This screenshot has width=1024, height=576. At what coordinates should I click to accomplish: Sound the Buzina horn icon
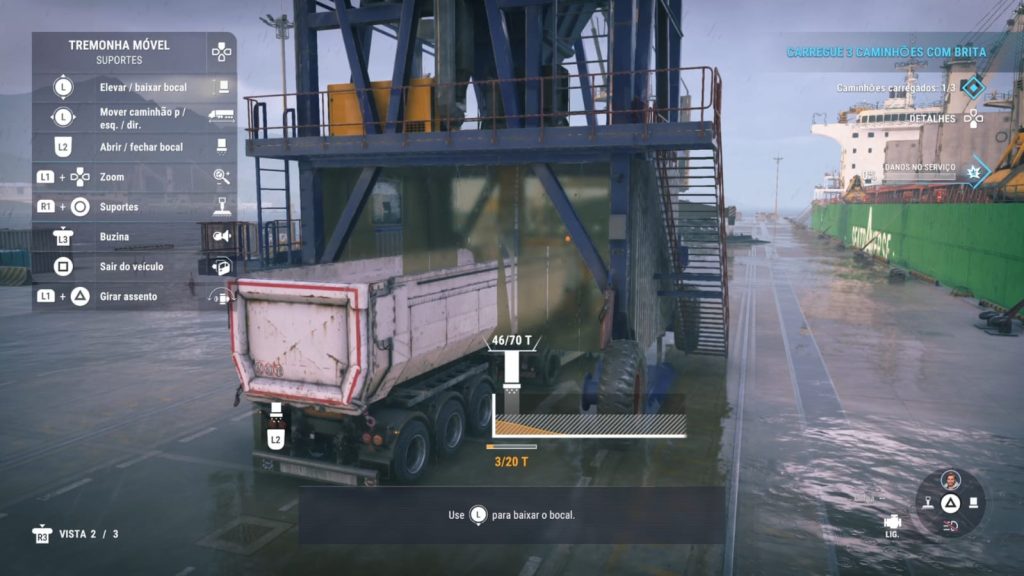pyautogui.click(x=221, y=237)
